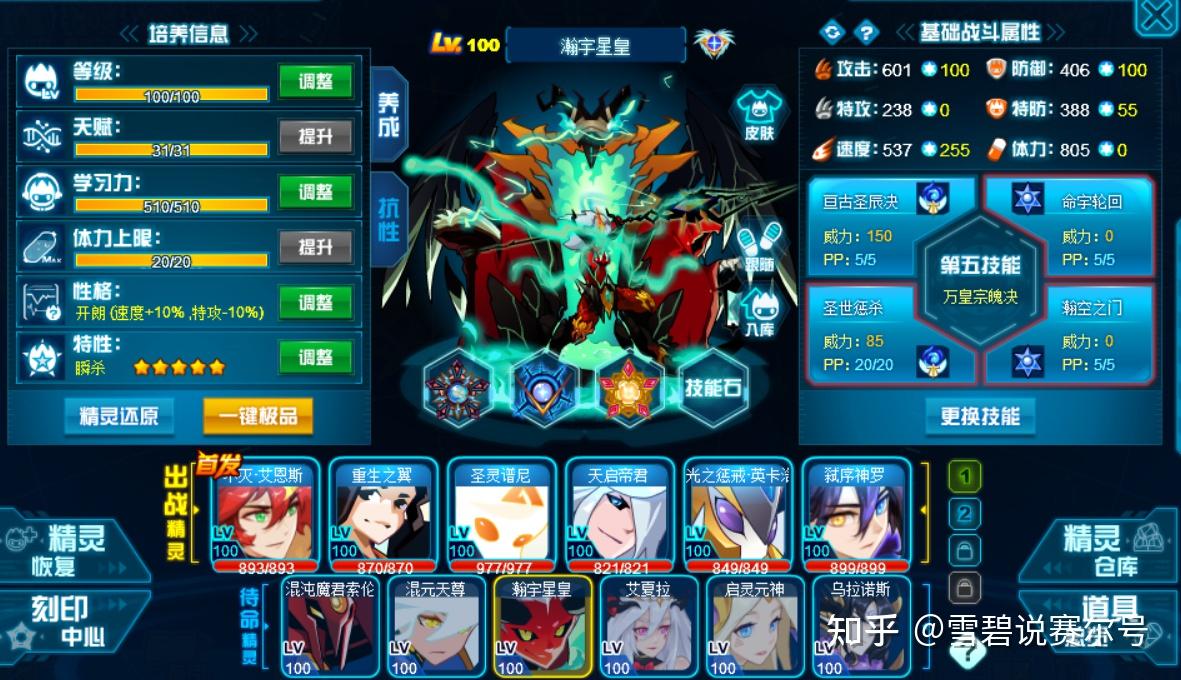The width and height of the screenshot is (1181, 680).
Task: Adjust the 特性 trait with 调整
Action: (315, 356)
